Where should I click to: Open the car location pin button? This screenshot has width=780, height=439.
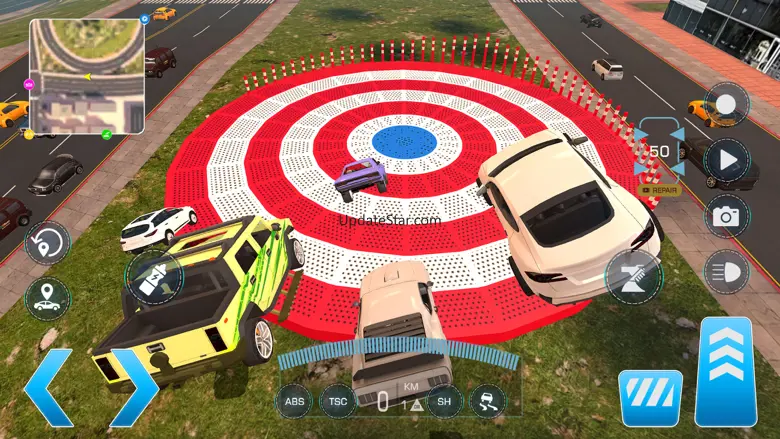pyautogui.click(x=47, y=299)
